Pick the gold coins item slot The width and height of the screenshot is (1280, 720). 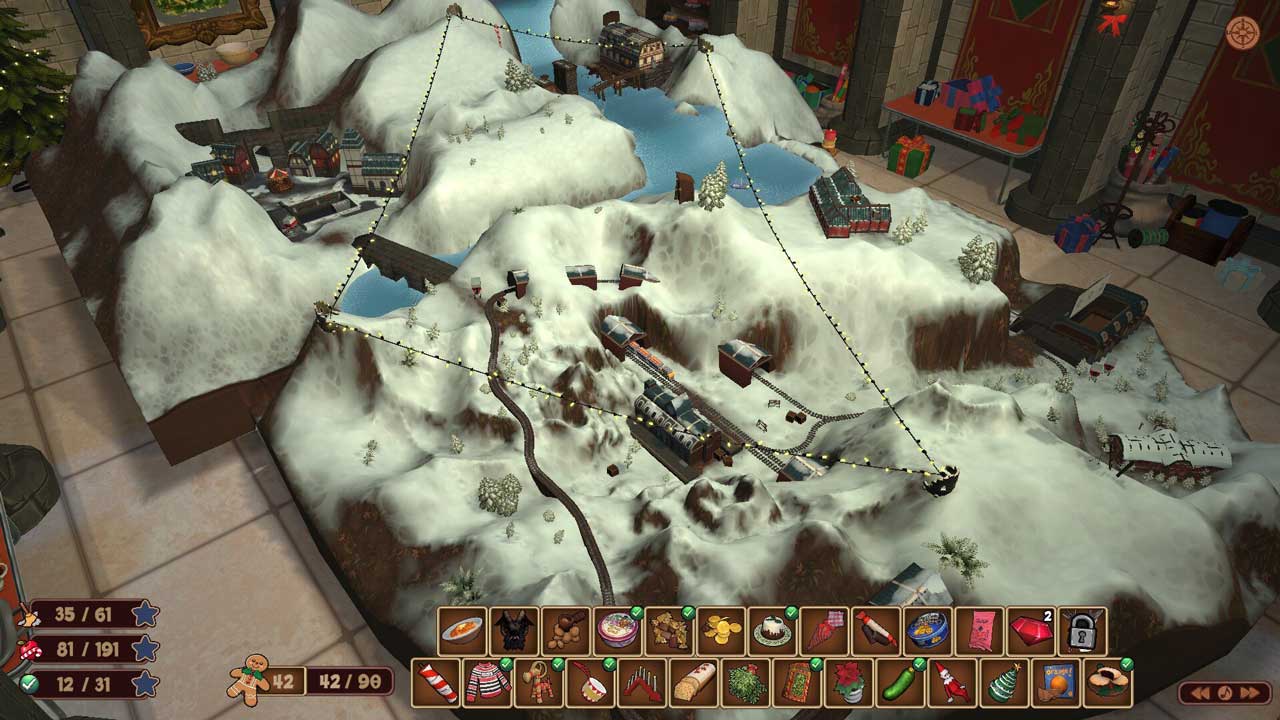coord(721,631)
